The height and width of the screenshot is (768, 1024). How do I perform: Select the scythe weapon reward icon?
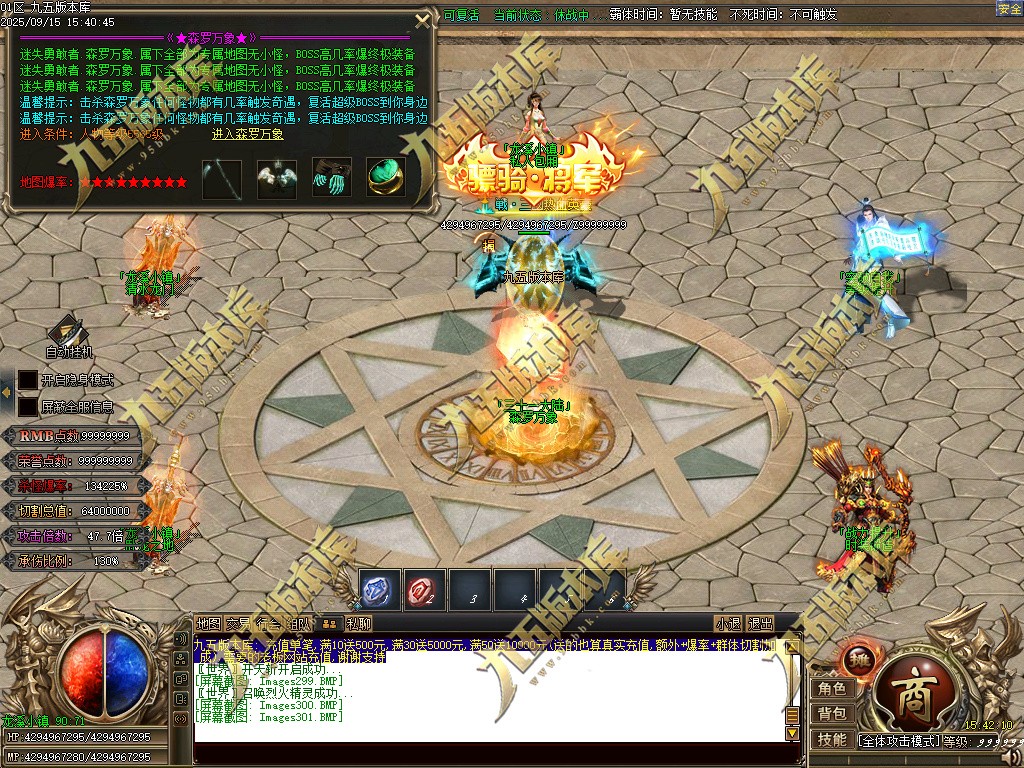click(222, 179)
